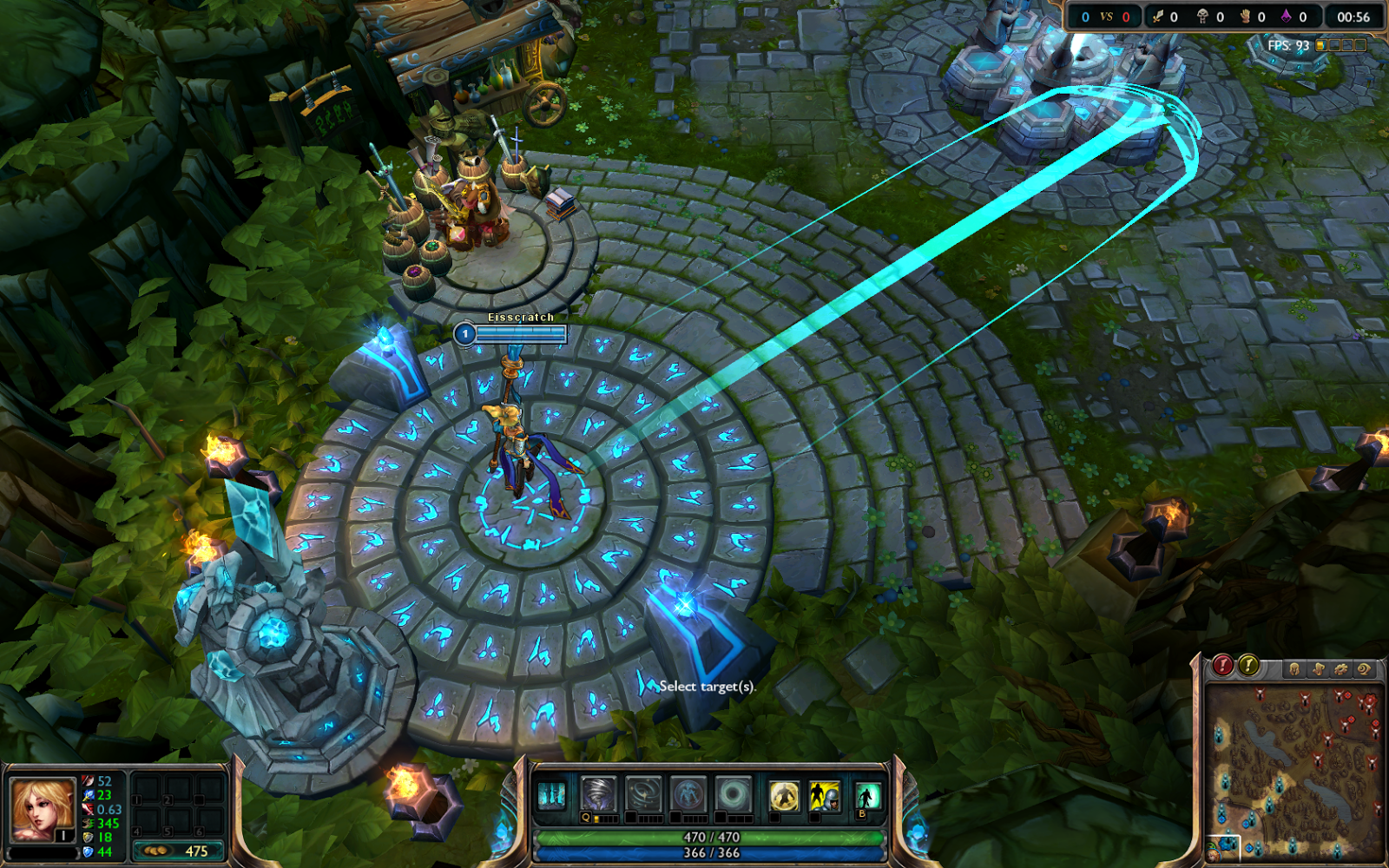Select the yellow Garrison summoner spell
1389x868 pixels.
click(x=825, y=793)
